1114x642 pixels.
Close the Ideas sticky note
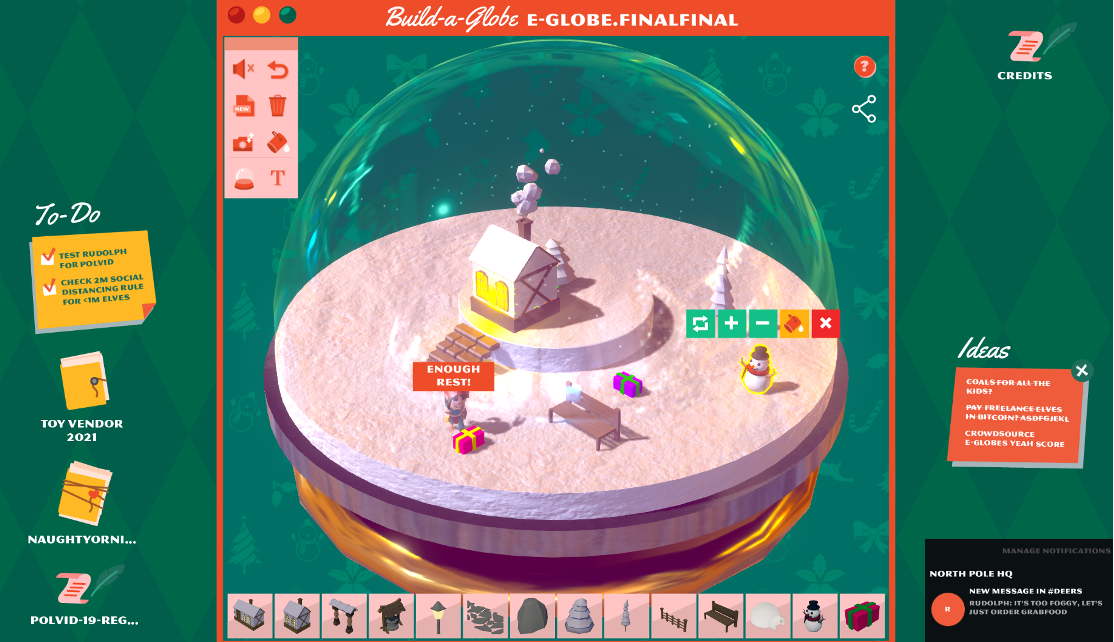tap(1082, 371)
